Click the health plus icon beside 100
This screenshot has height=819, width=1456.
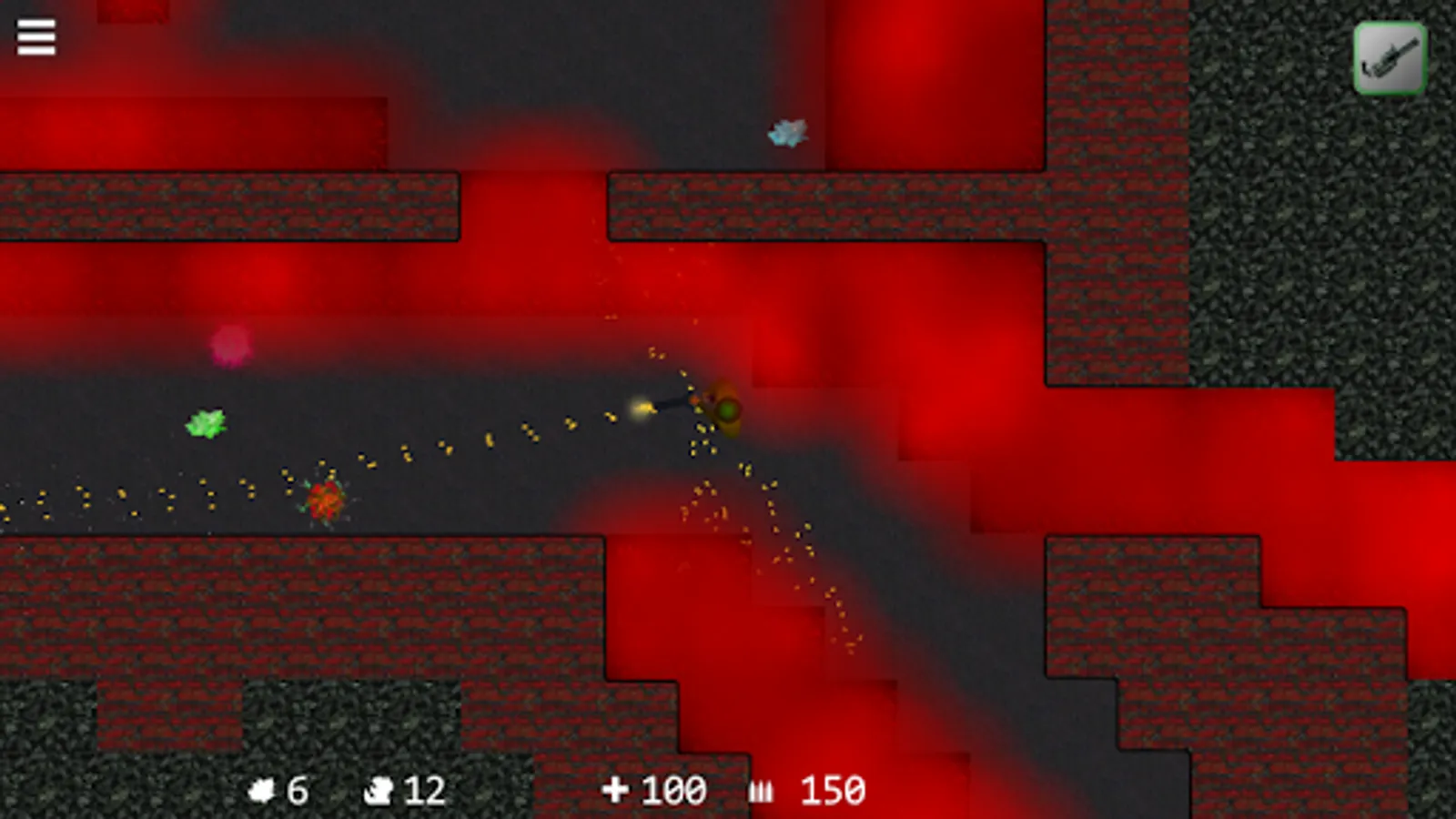(x=617, y=787)
